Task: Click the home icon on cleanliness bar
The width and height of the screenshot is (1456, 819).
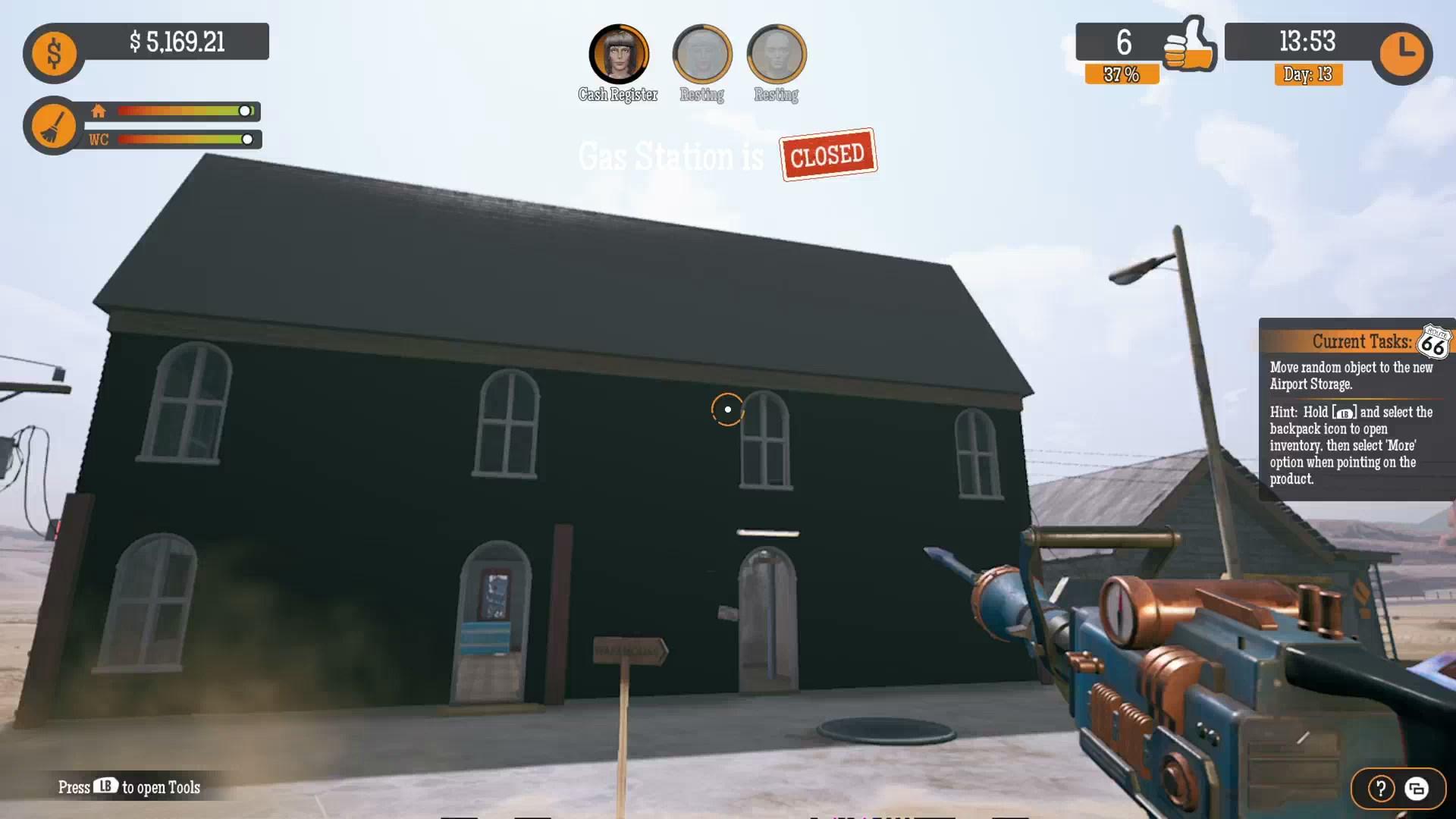Action: tap(99, 111)
